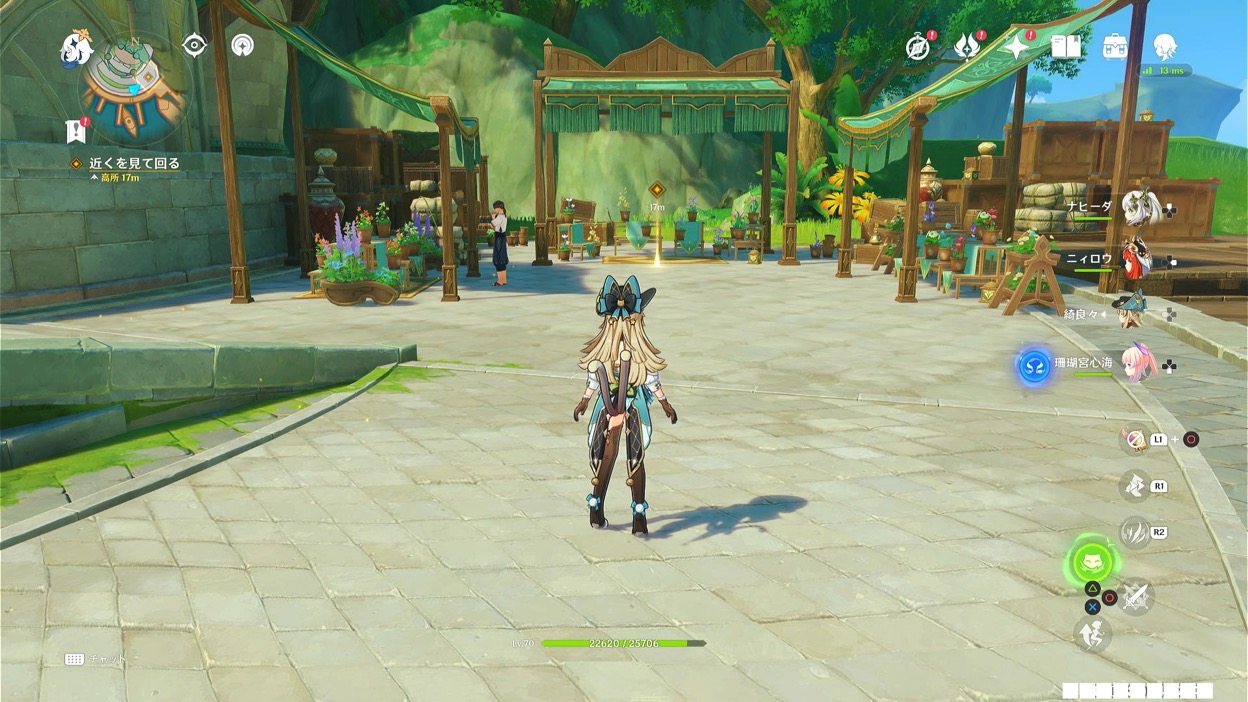
Task: Open the adventurer handbook book icon
Action: [1066, 47]
